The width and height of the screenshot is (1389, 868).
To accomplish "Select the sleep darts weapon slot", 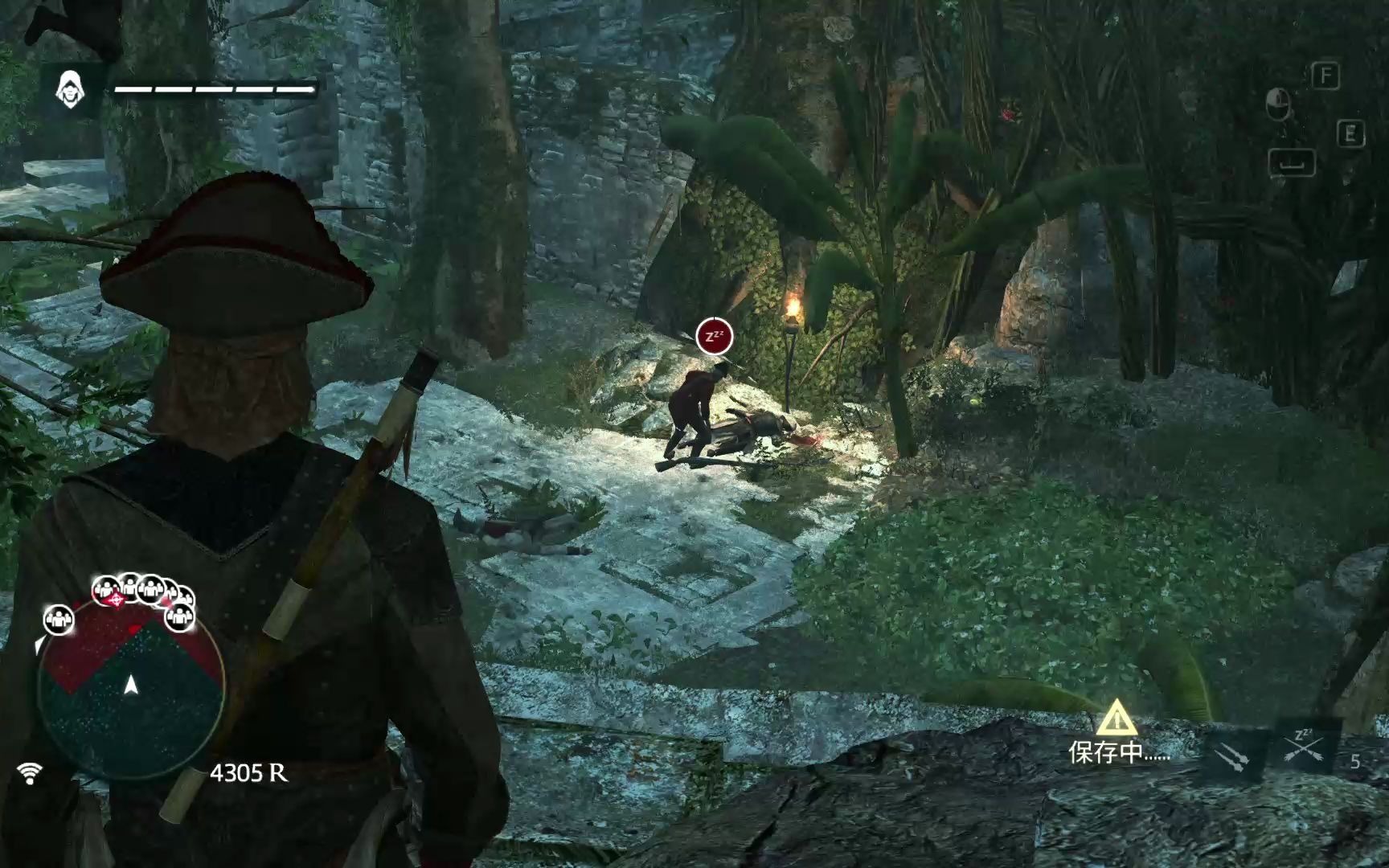I will (x=1303, y=747).
